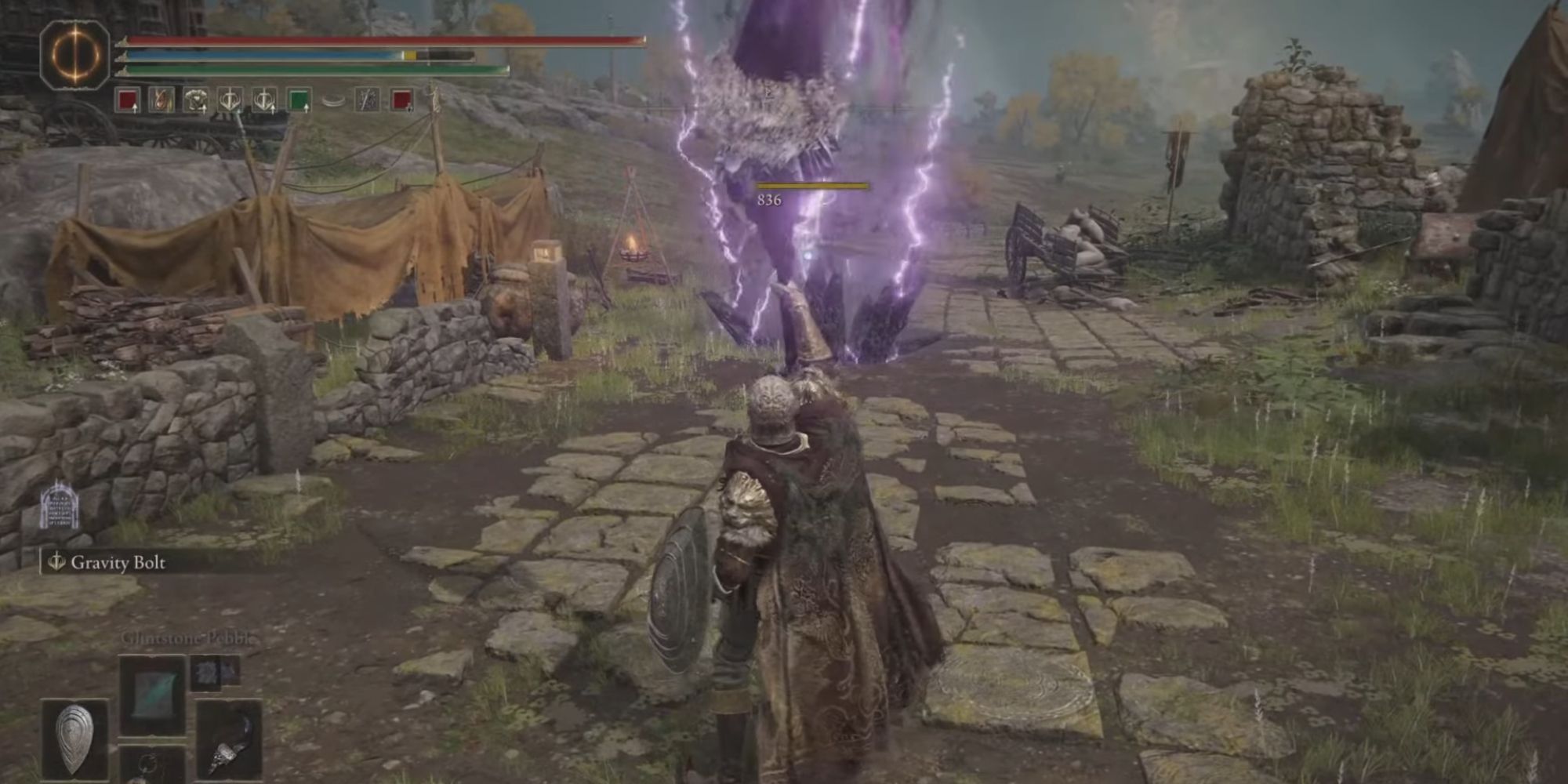Click the lion armor buff icon
This screenshot has height=784, width=1568.
pos(196,100)
